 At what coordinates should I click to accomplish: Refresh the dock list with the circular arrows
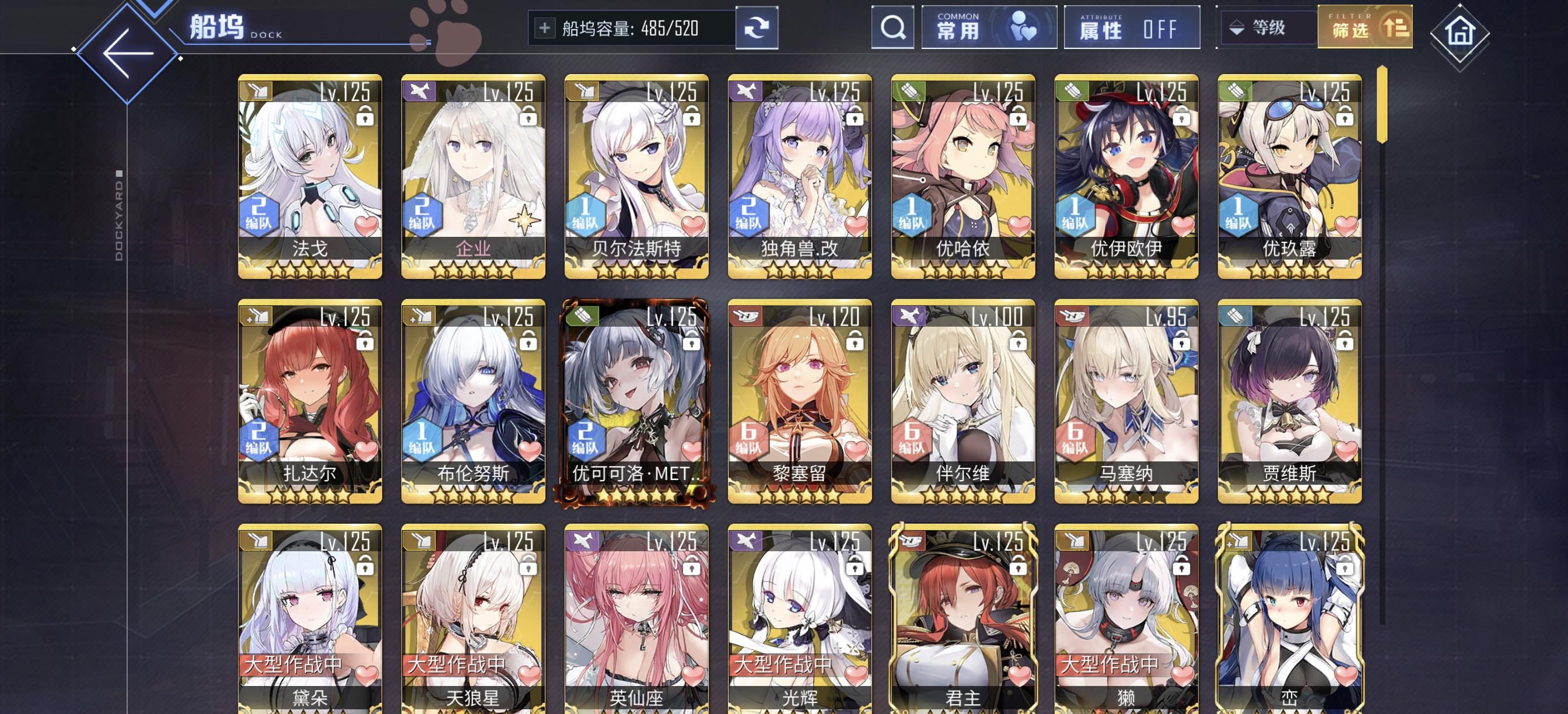coord(758,29)
